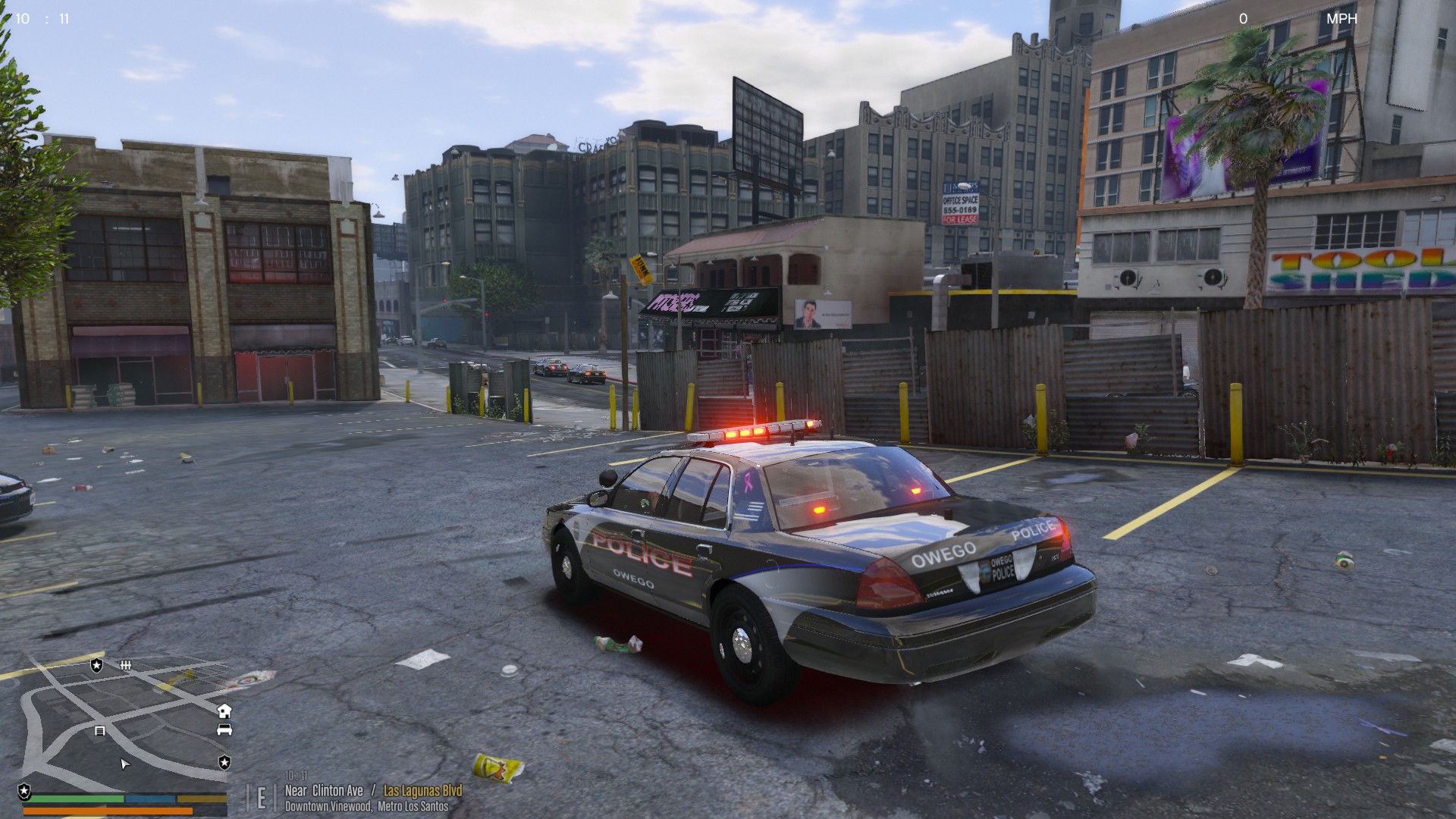Click the jail bars marker on the minimap
1456x819 pixels.
click(x=126, y=665)
